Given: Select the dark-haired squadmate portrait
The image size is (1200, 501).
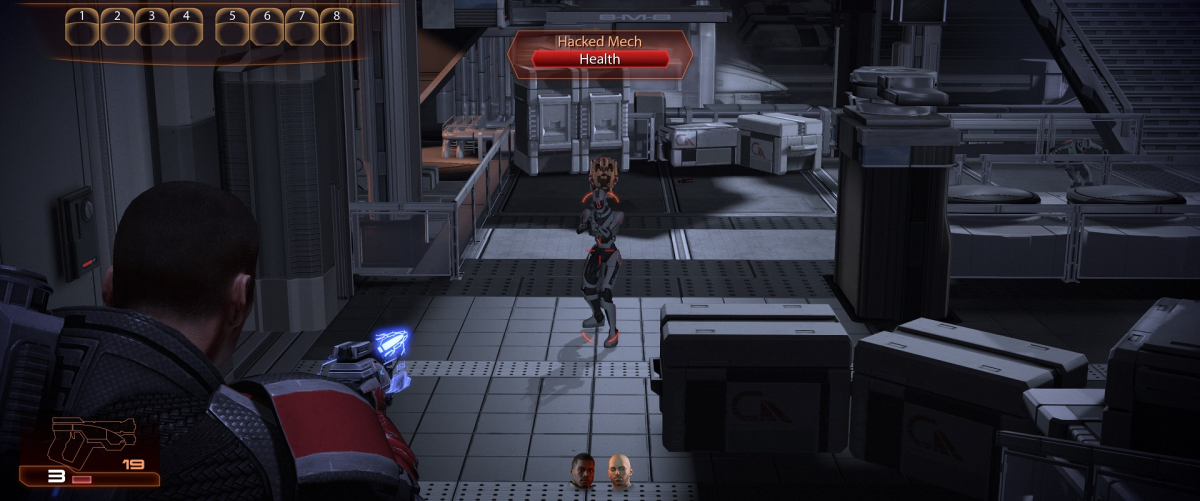Looking at the screenshot, I should (x=583, y=470).
